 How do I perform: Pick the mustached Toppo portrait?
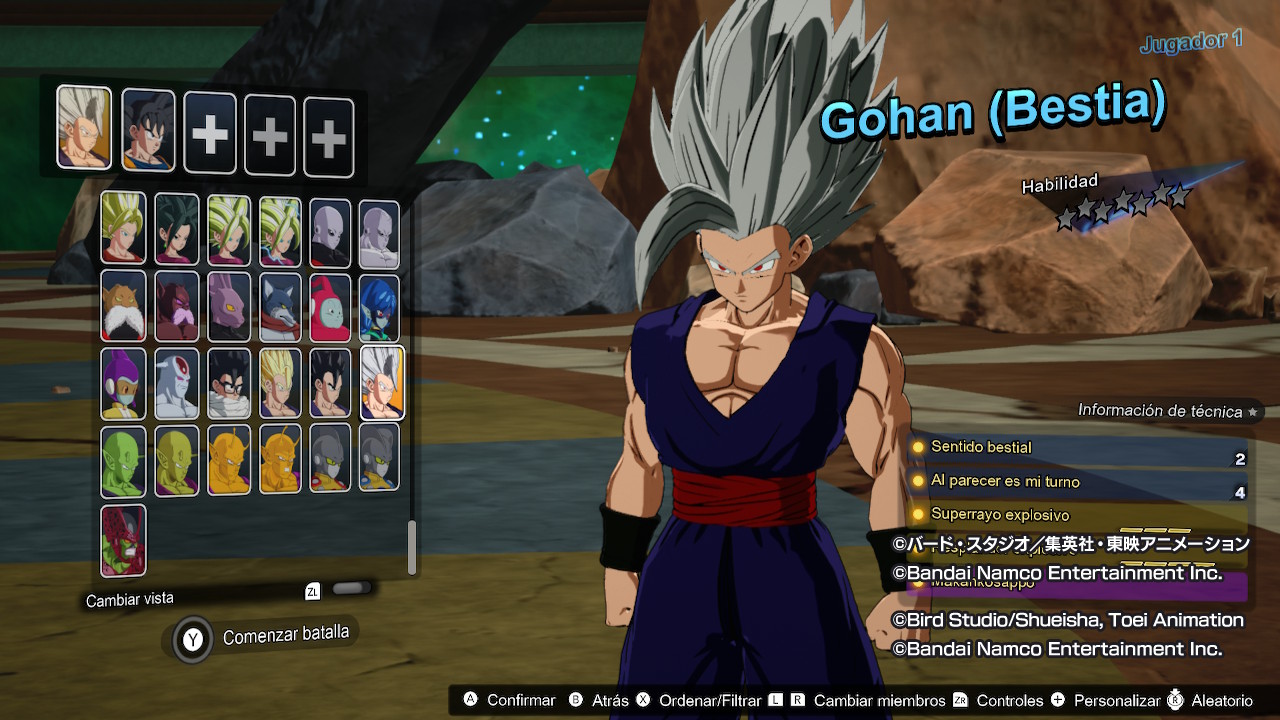pyautogui.click(x=123, y=306)
